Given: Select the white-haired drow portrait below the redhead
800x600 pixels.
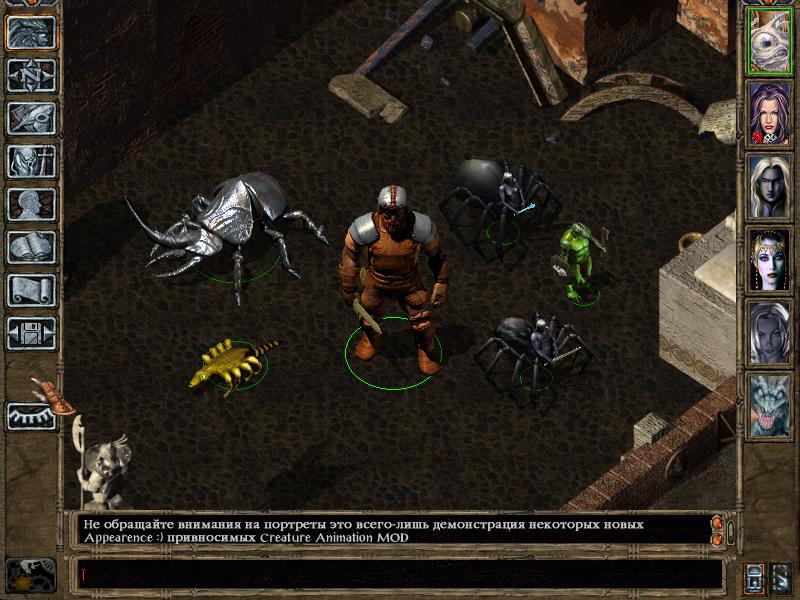Looking at the screenshot, I should click(x=769, y=187).
